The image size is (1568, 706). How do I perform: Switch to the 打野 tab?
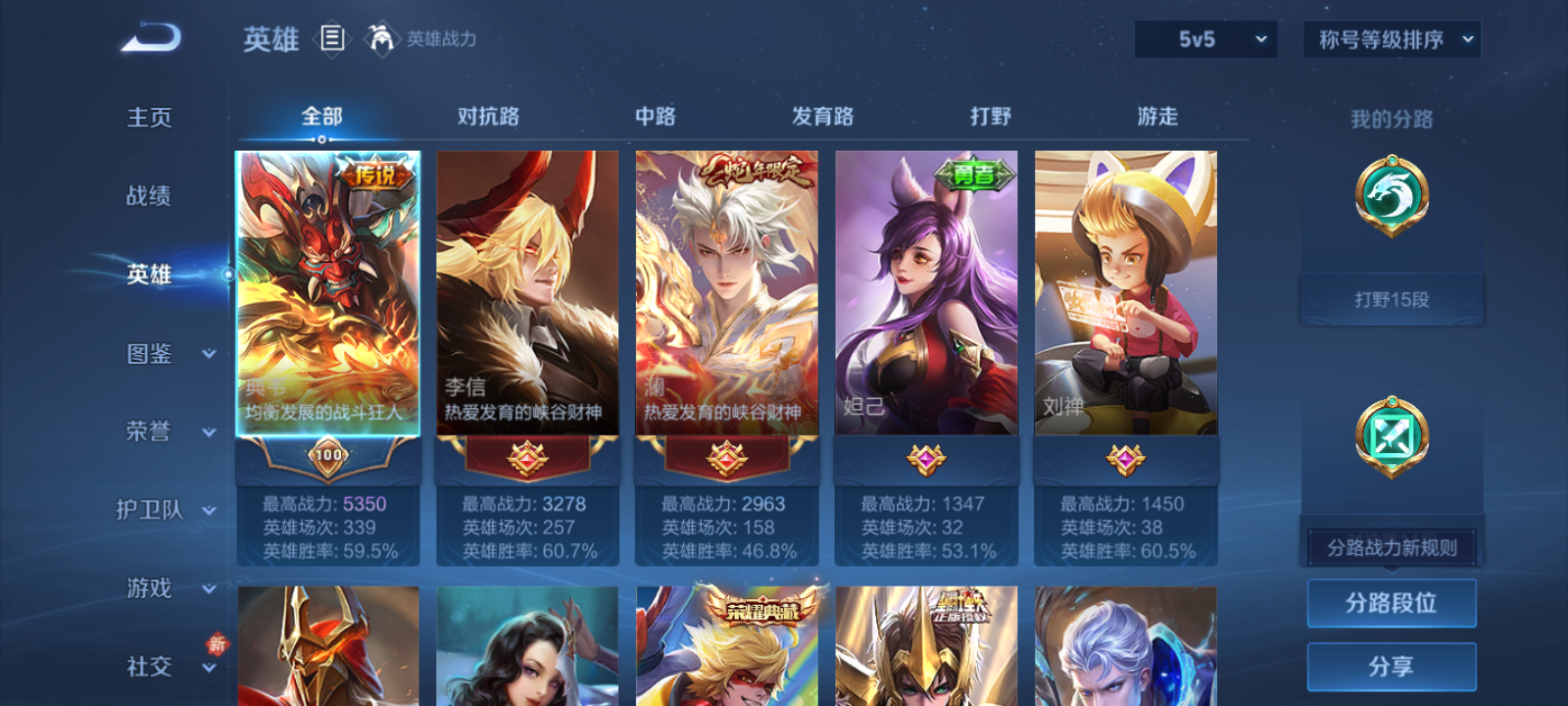pyautogui.click(x=990, y=116)
